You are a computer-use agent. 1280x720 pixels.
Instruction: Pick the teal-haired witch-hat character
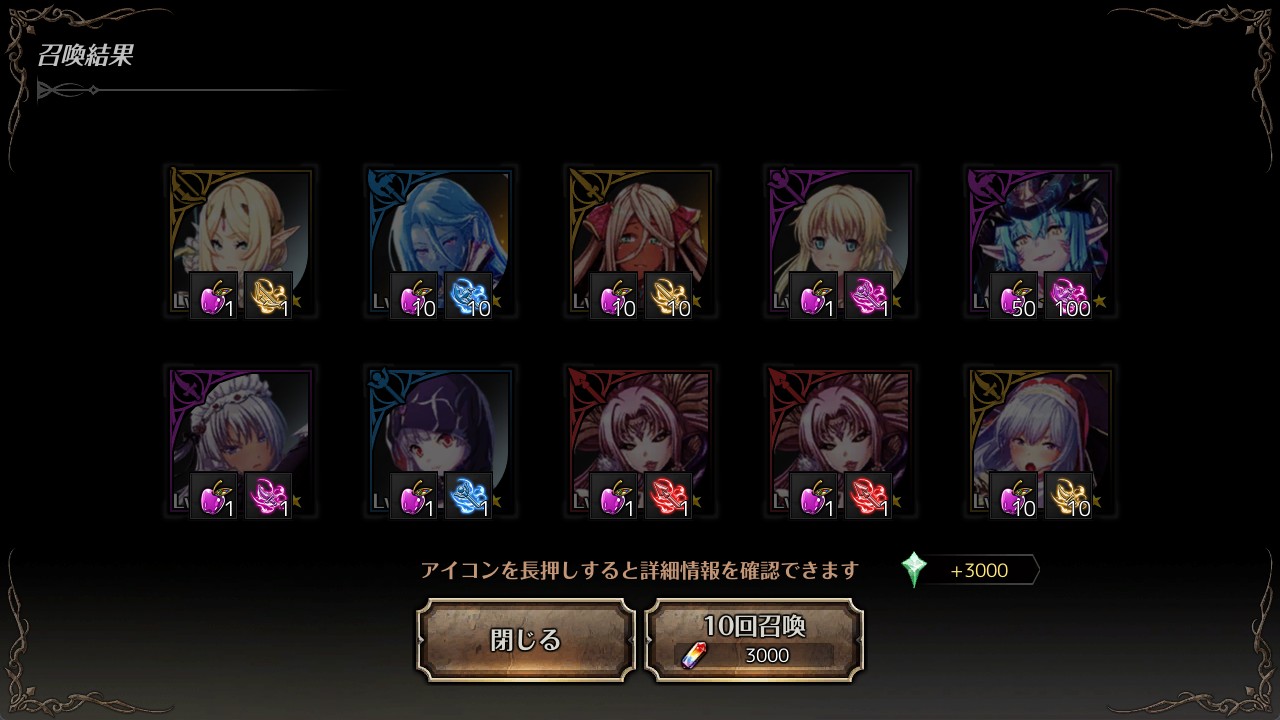(1040, 230)
